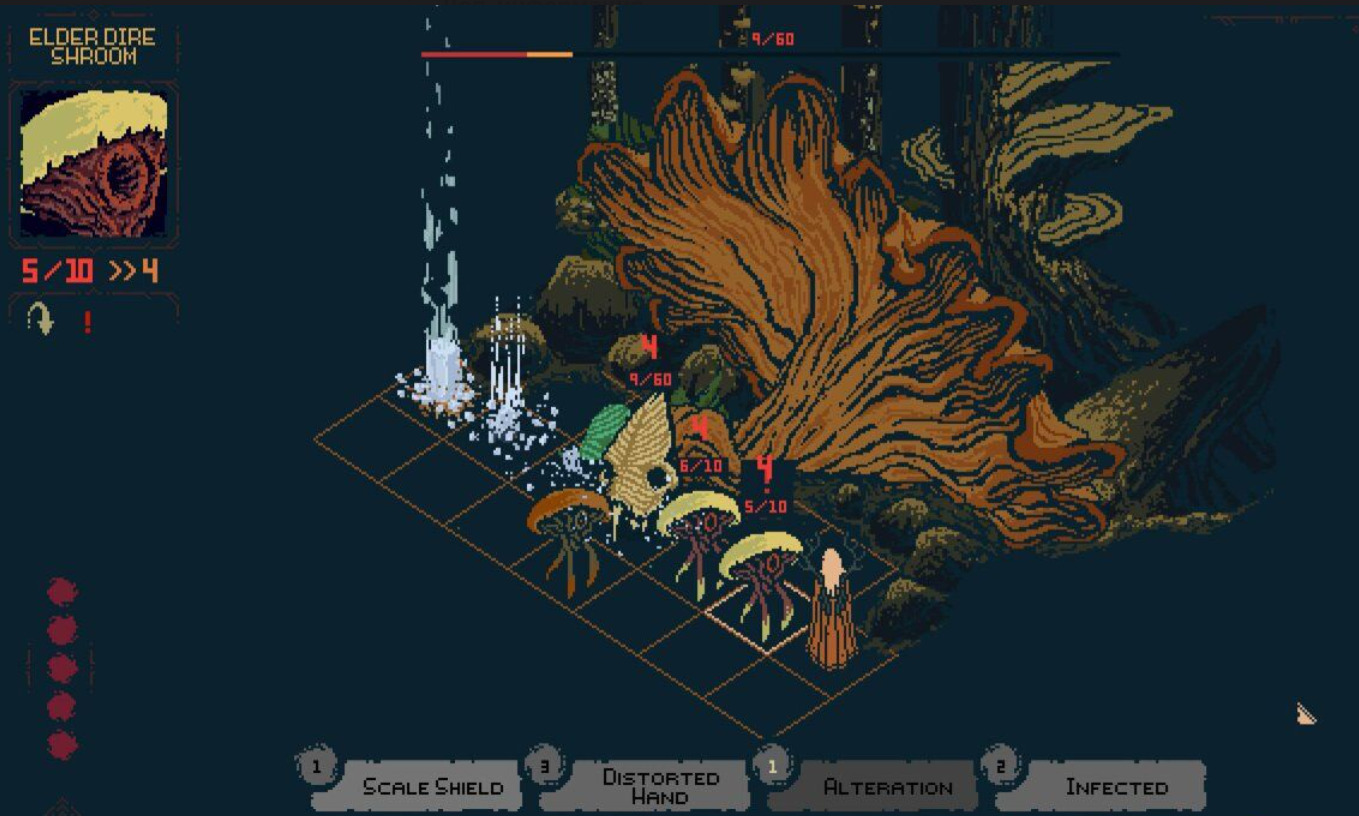Open the Elder Dire Shroom portrait
1359x816 pixels.
tap(94, 163)
